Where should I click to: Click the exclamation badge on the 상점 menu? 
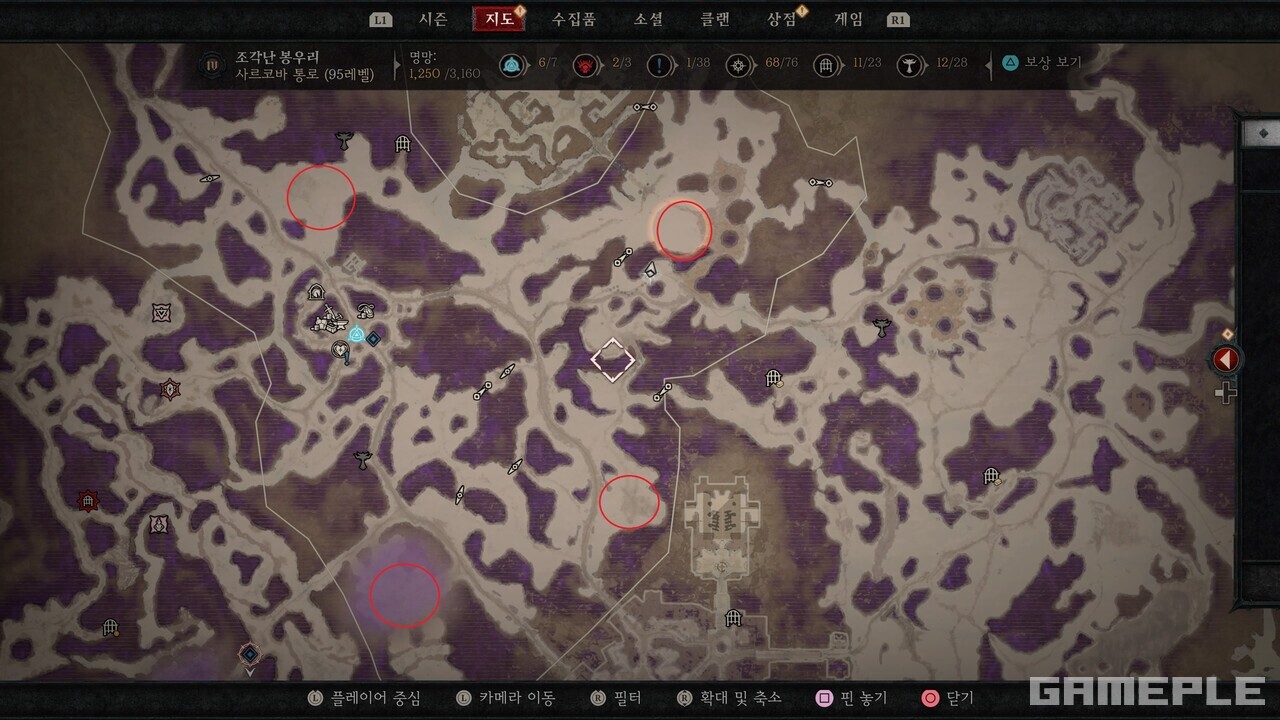point(803,13)
